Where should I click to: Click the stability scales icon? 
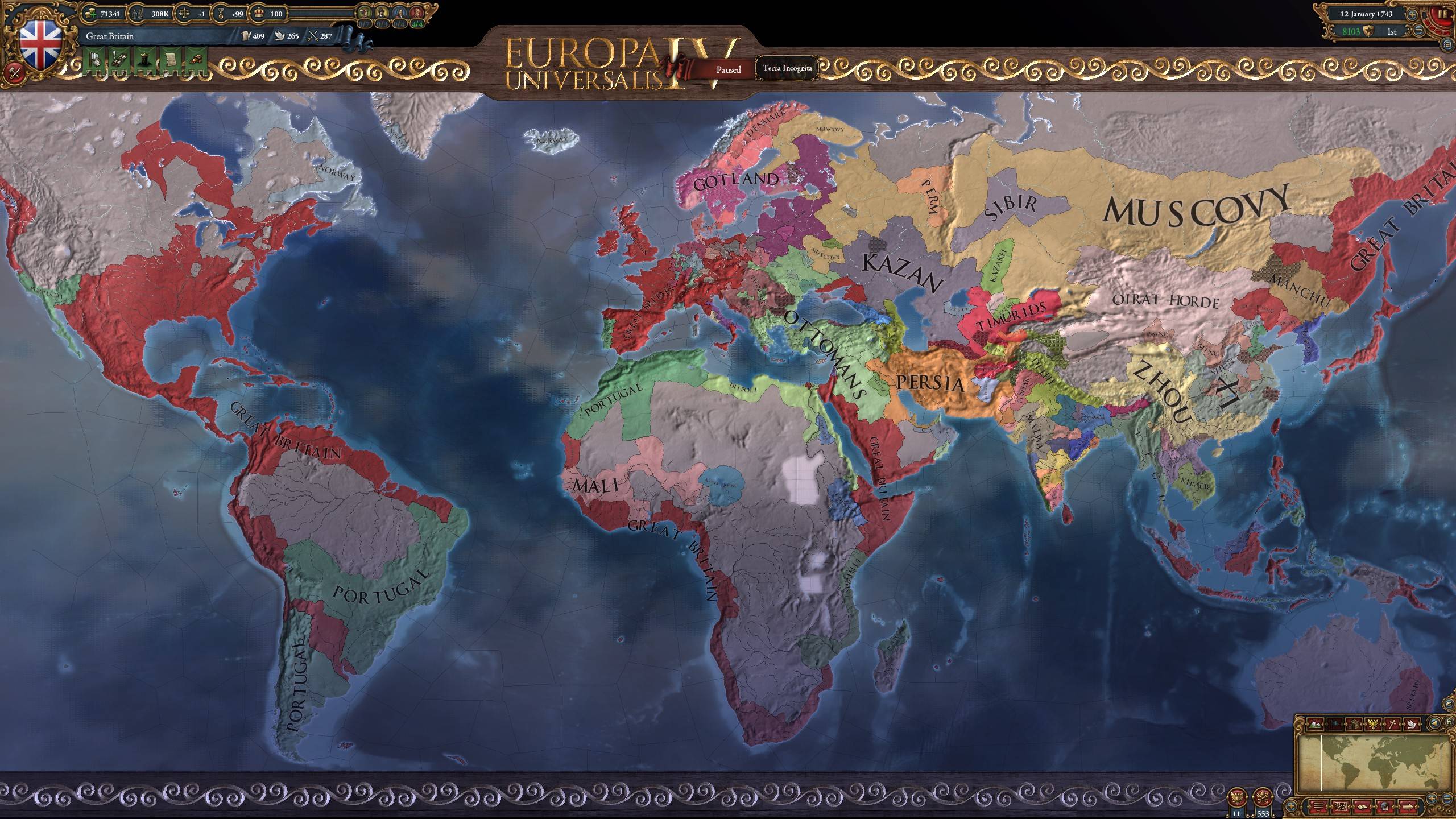click(184, 14)
